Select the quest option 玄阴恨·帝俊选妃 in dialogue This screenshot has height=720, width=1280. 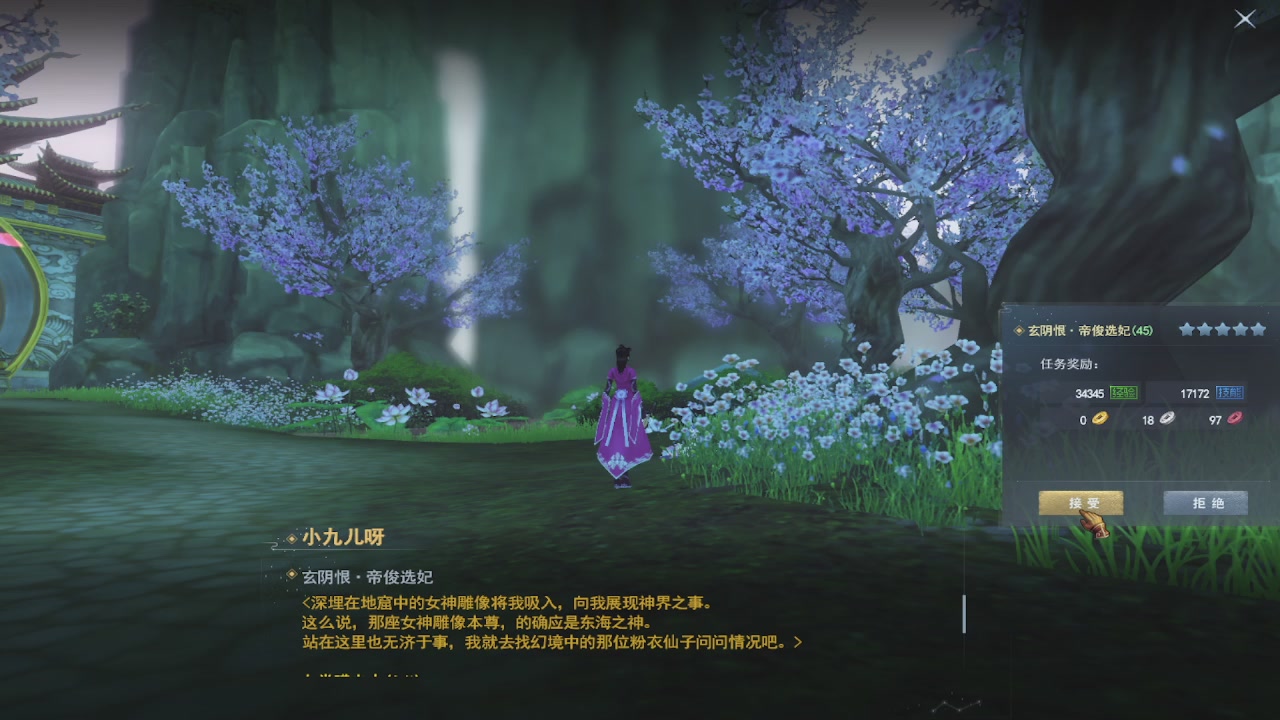pyautogui.click(x=367, y=575)
